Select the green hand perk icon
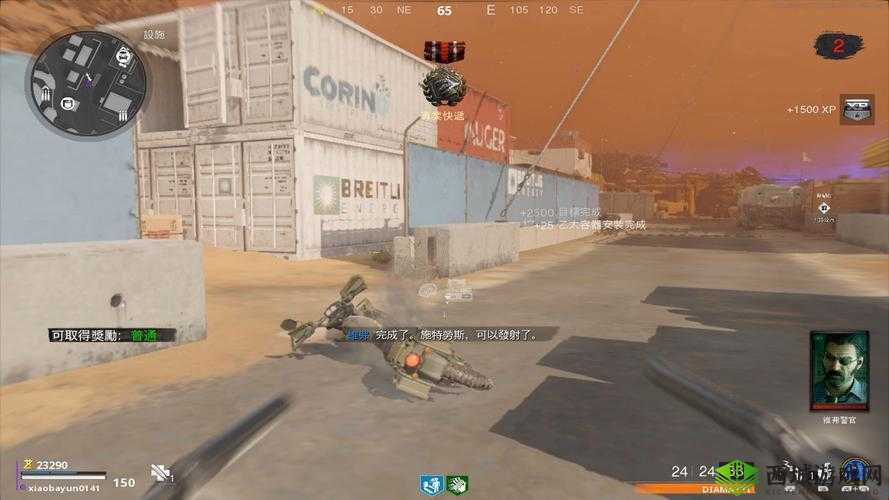The width and height of the screenshot is (889, 500). (x=457, y=484)
